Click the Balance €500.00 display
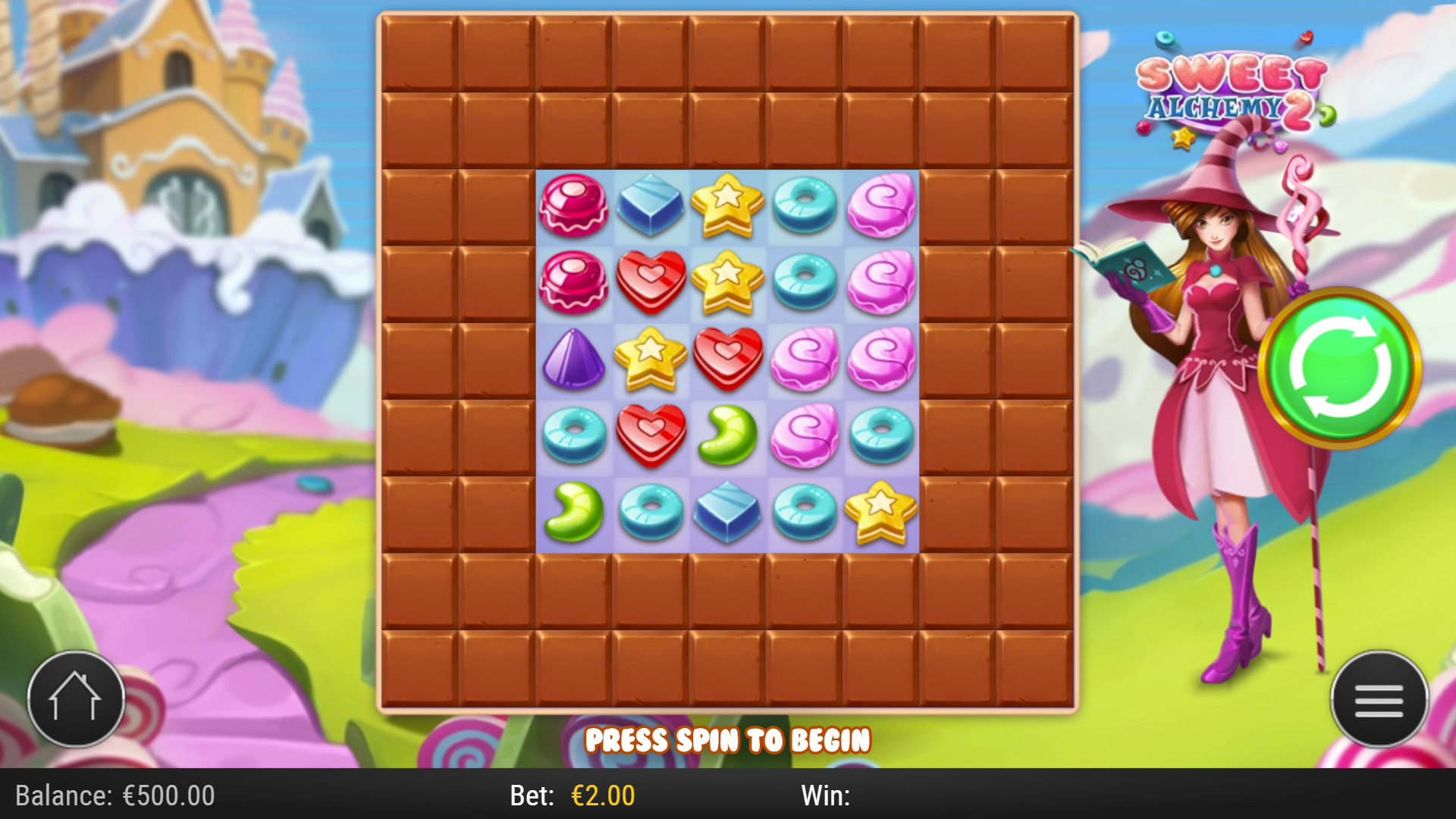The width and height of the screenshot is (1456, 819). point(114,796)
